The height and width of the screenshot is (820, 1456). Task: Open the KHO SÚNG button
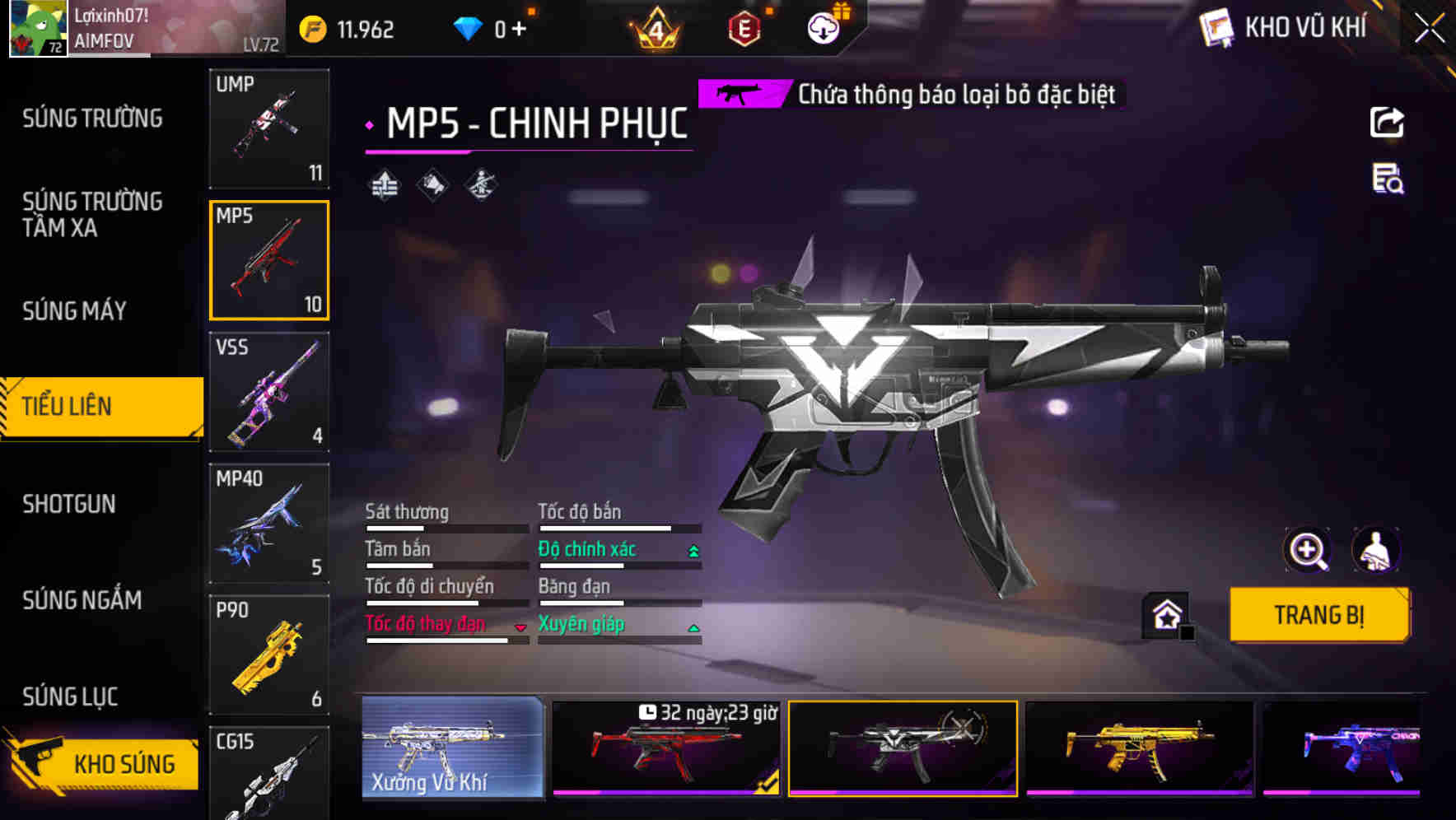pyautogui.click(x=103, y=762)
